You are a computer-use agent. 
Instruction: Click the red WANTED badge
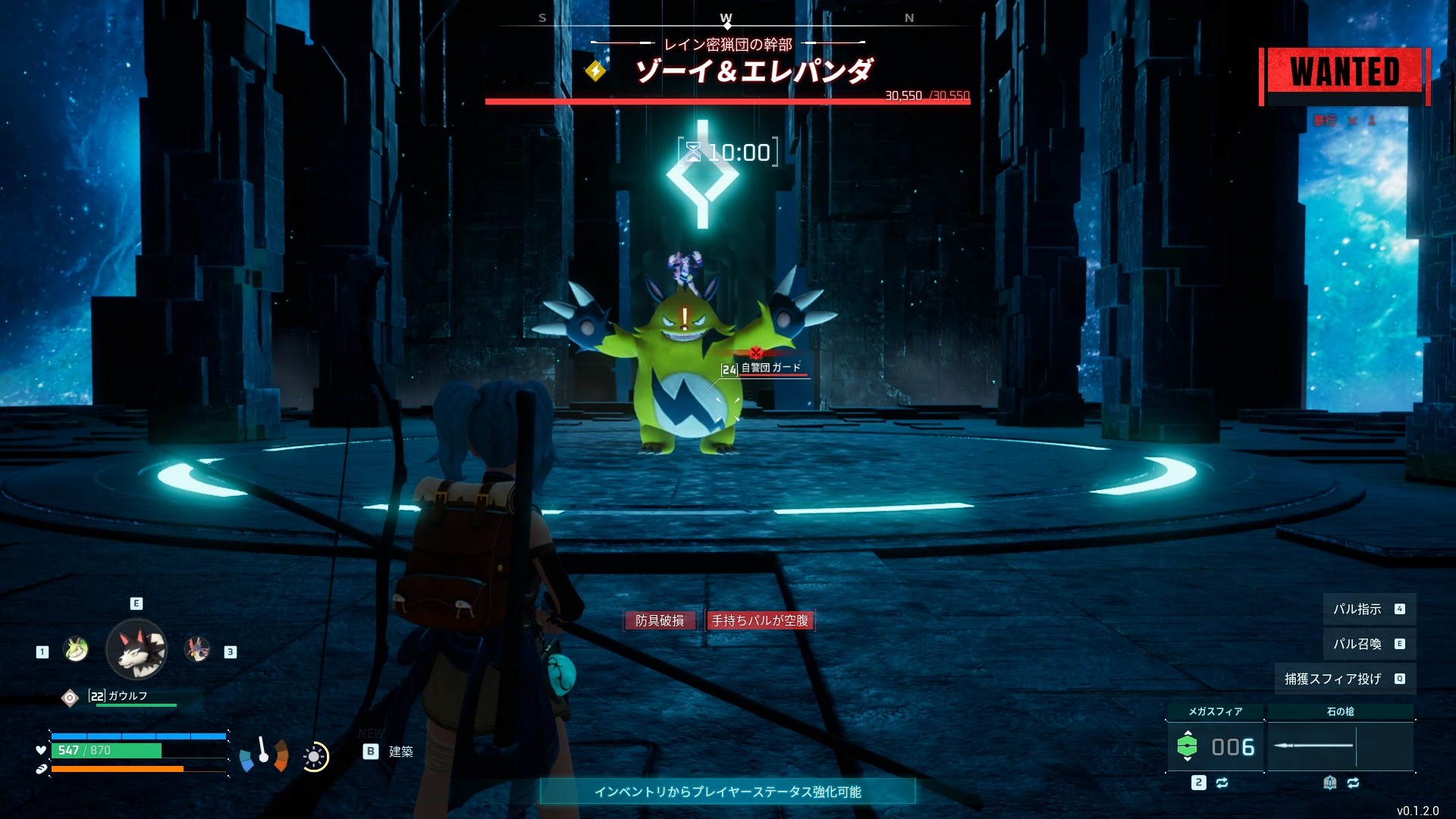click(x=1345, y=73)
